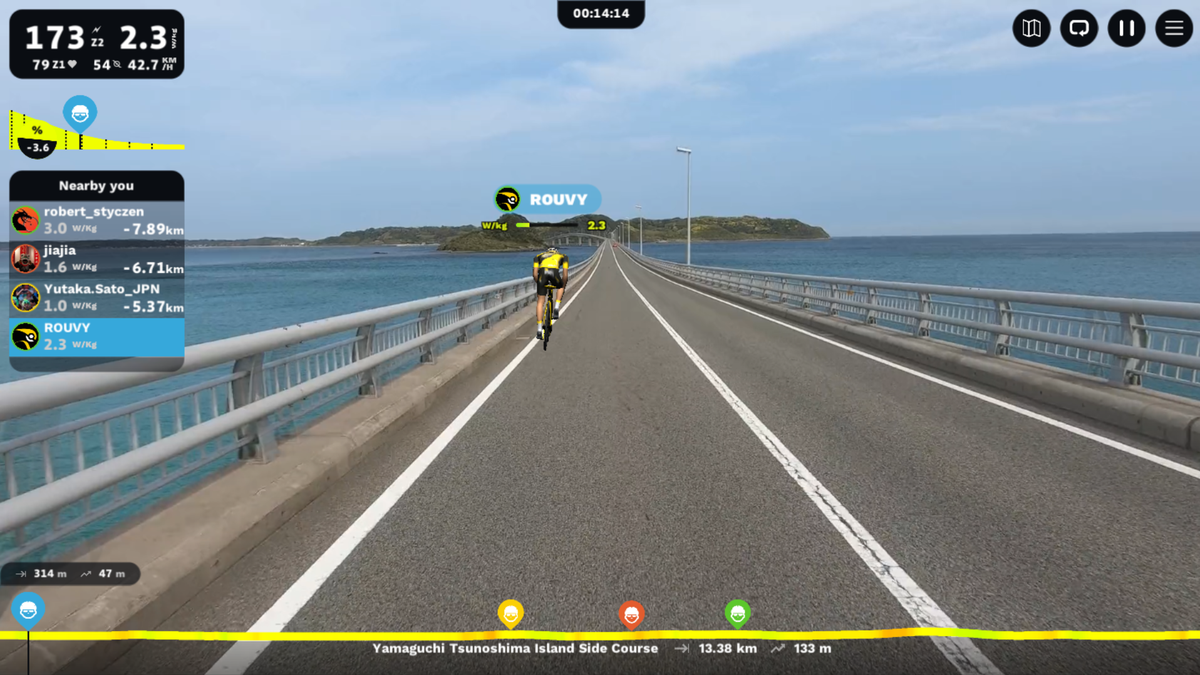Click the orange rider marker on route bar
1200x675 pixels.
tap(631, 614)
